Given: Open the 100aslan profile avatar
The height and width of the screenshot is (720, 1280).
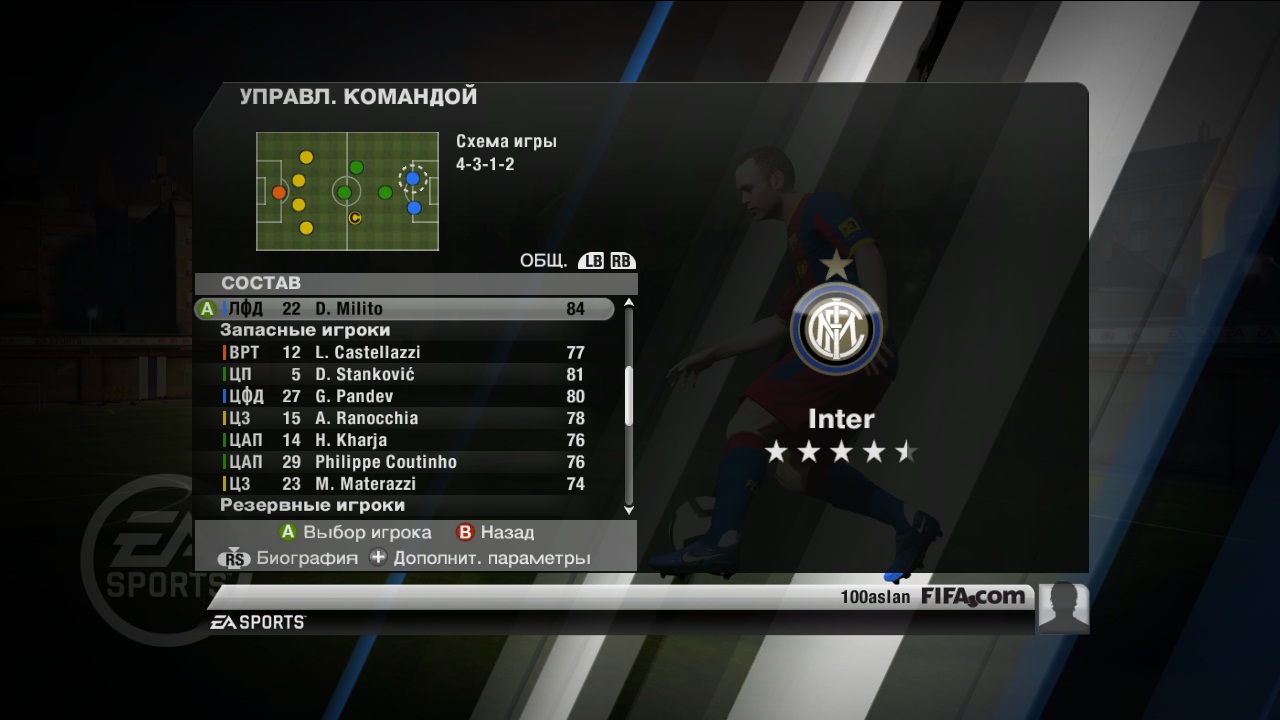Looking at the screenshot, I should click(x=1063, y=608).
